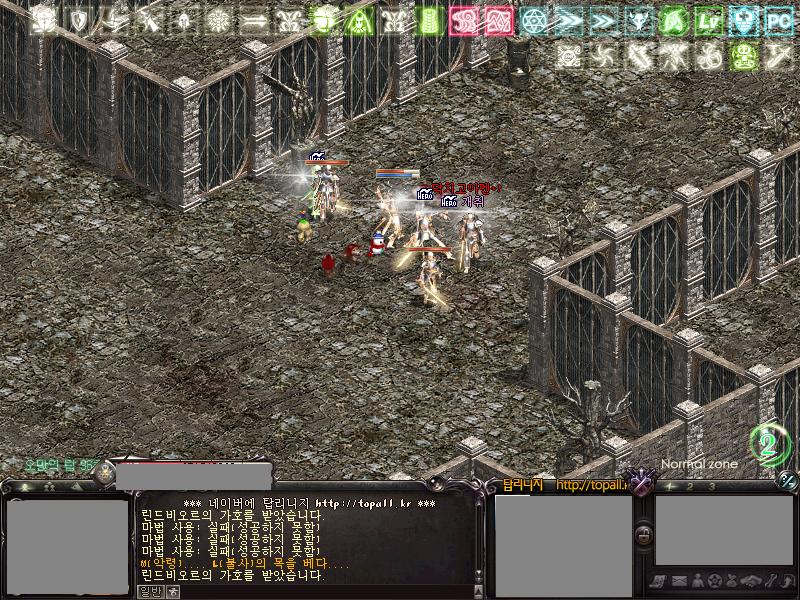Click the PC buff icon
Viewport: 800px width, 600px height.
tap(779, 20)
